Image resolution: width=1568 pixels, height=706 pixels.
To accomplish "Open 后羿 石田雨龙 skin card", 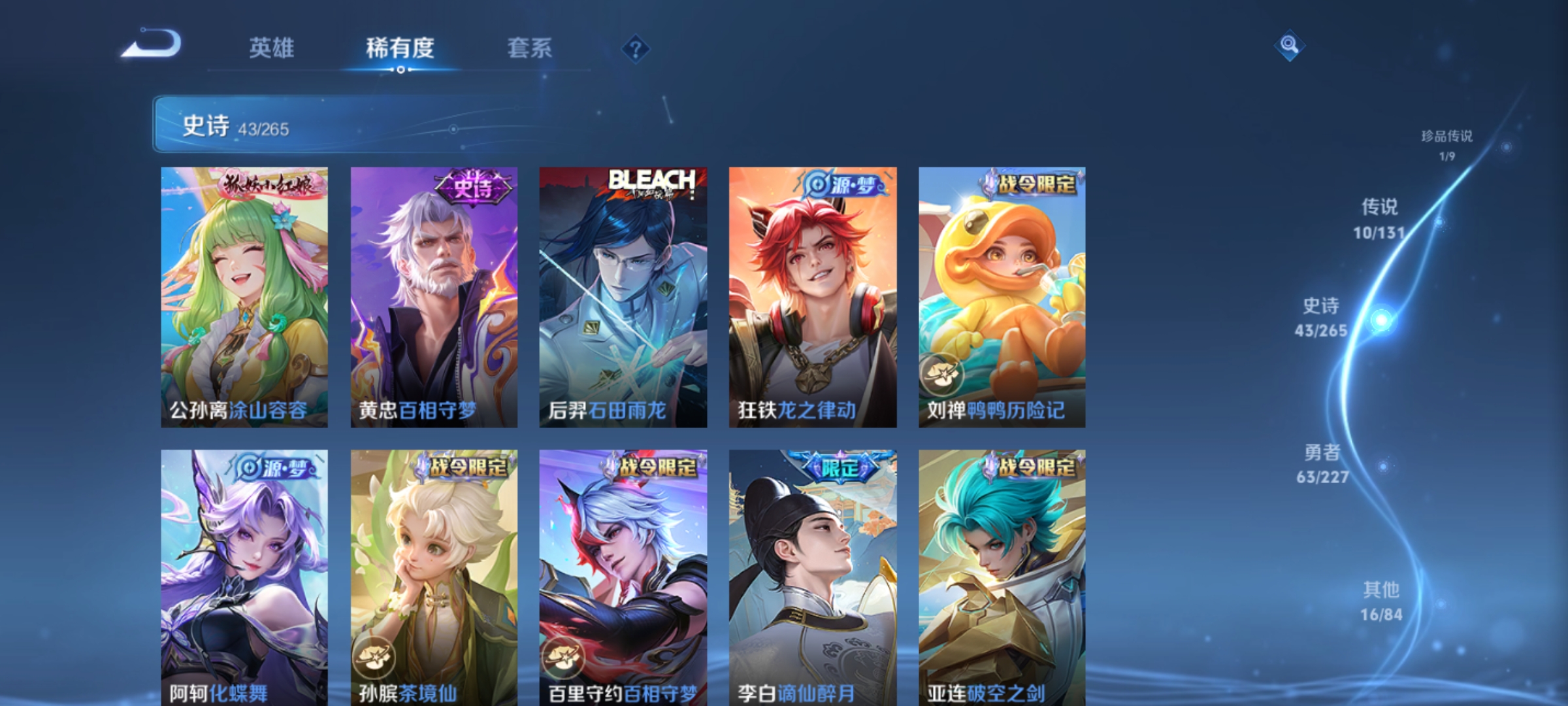I will pos(623,297).
